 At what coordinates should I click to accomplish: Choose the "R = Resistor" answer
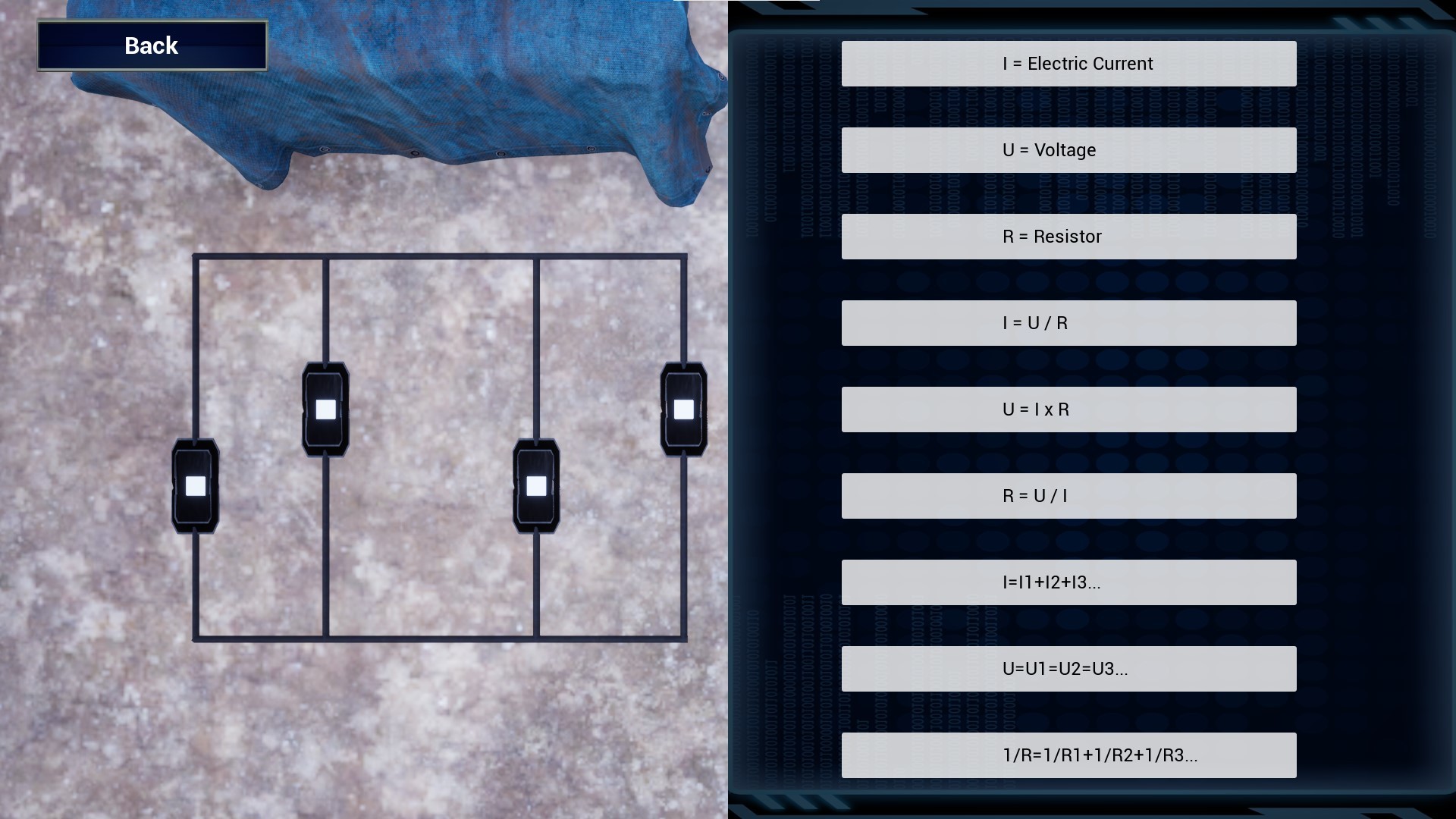coord(1068,236)
